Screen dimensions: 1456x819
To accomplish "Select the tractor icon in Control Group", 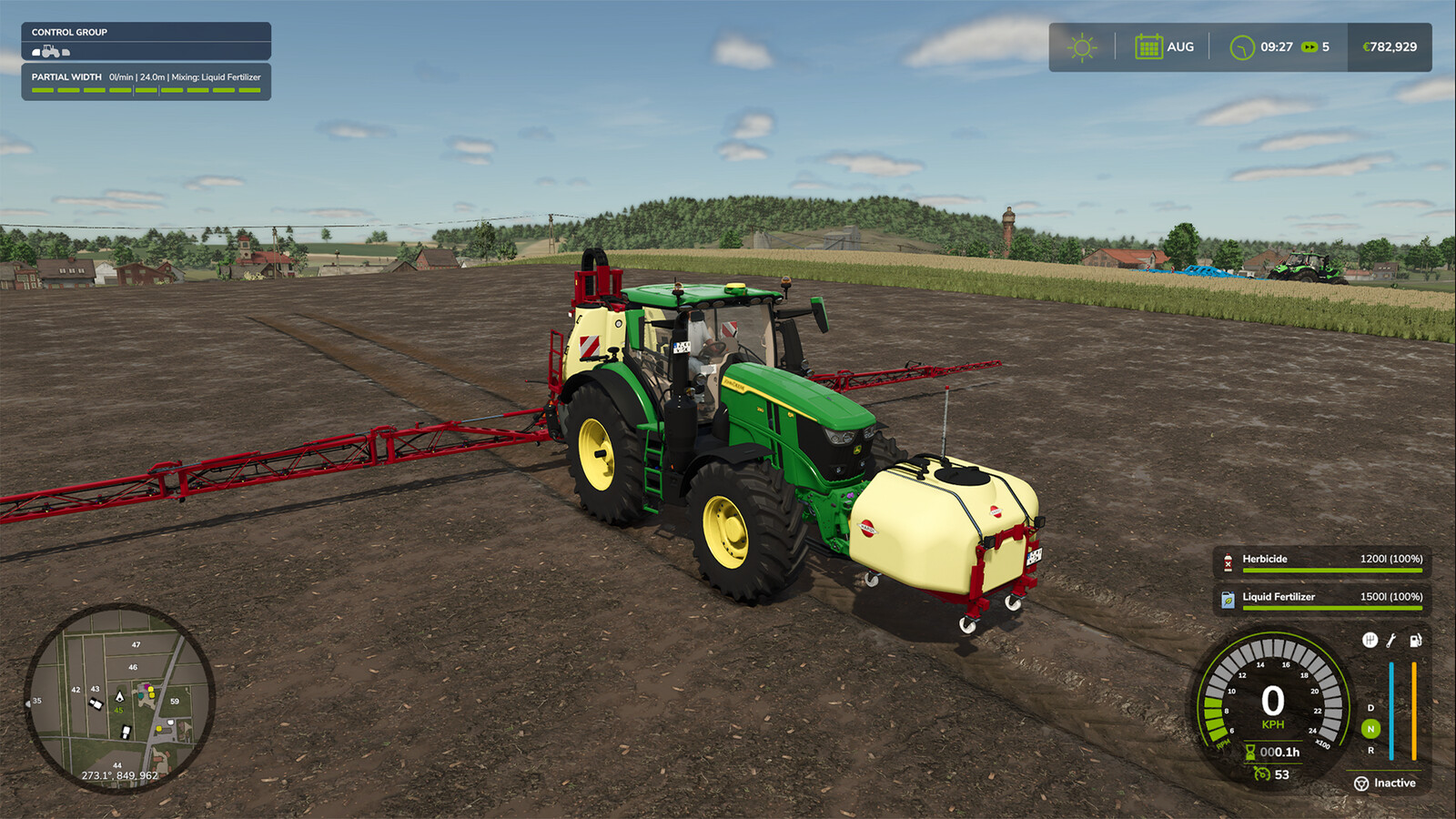I will point(50,52).
